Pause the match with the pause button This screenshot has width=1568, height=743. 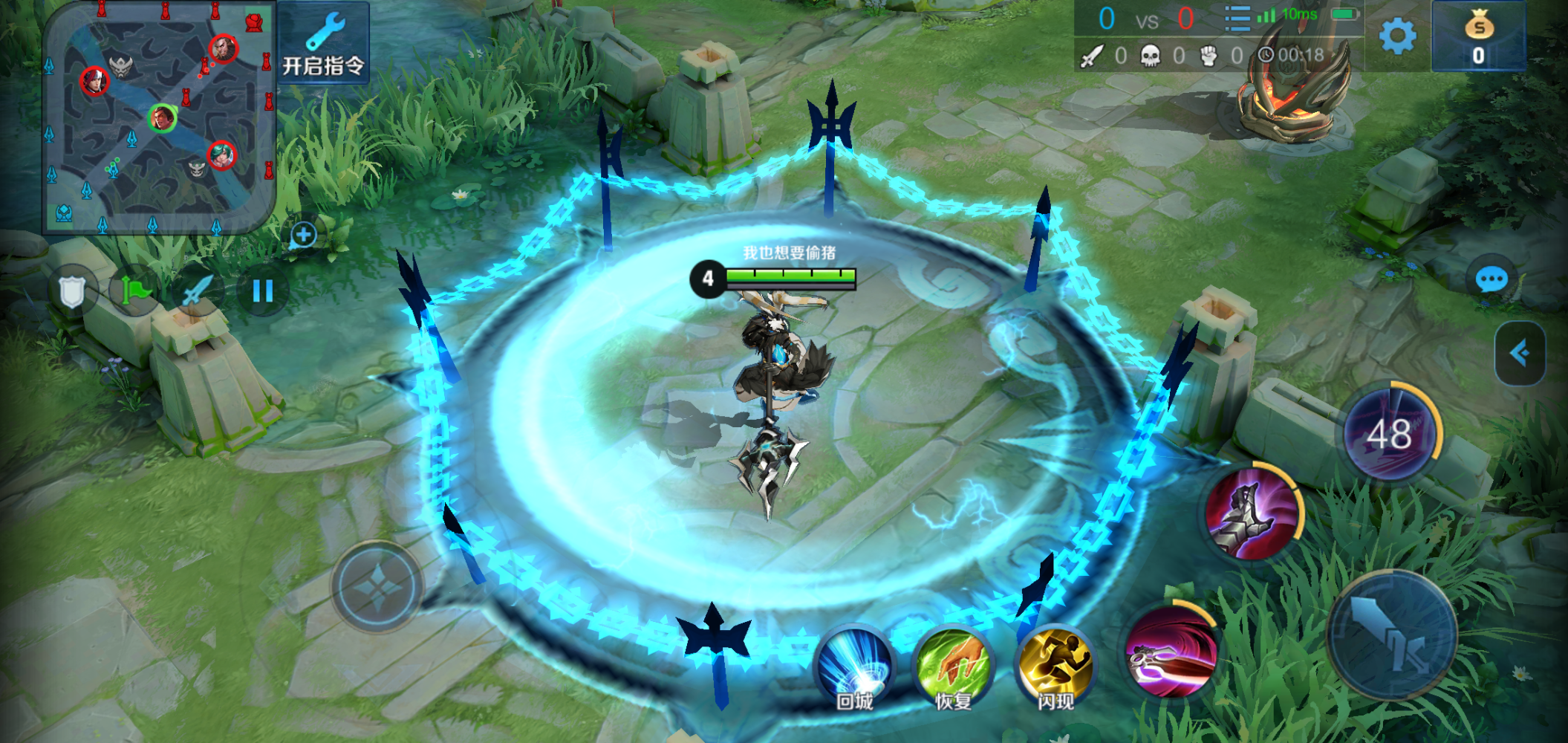coord(263,291)
